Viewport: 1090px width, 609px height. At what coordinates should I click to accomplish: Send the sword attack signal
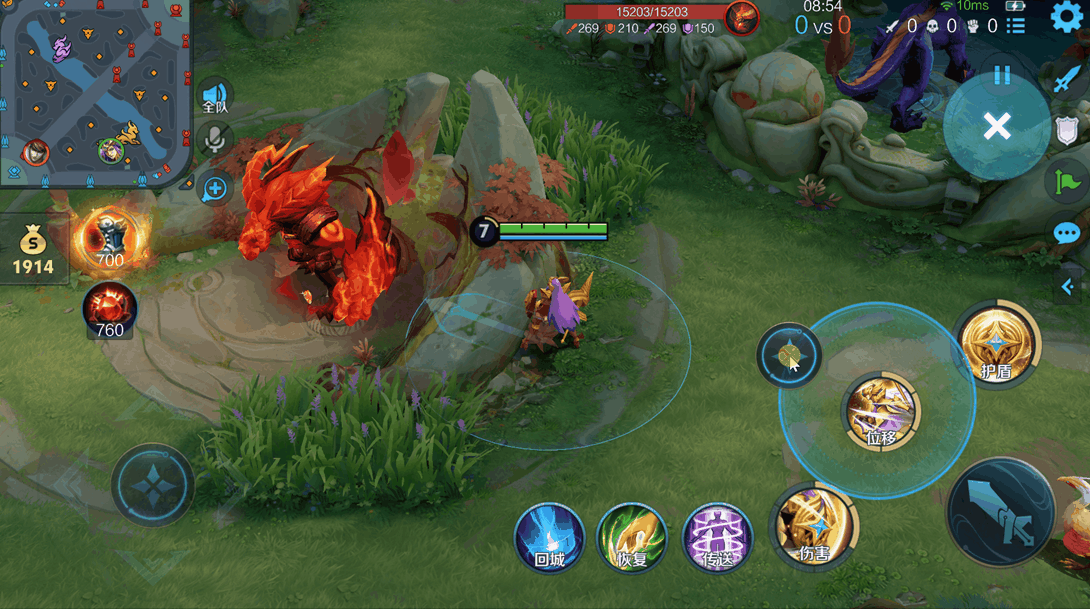pos(1067,79)
